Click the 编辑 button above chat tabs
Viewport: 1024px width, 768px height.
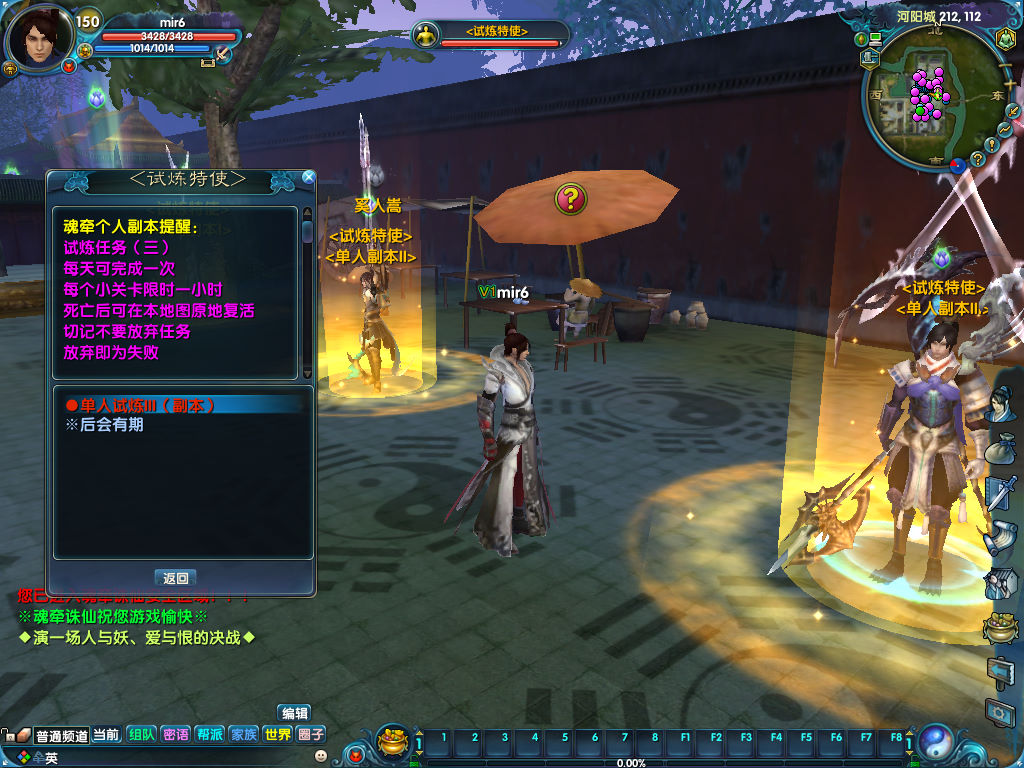(294, 713)
